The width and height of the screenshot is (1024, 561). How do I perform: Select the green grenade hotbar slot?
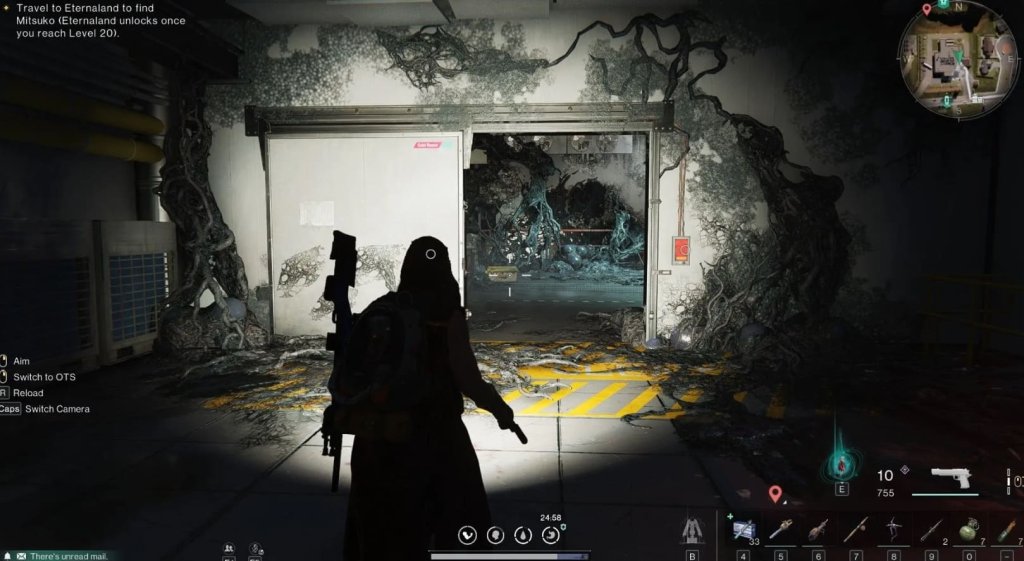coord(967,527)
